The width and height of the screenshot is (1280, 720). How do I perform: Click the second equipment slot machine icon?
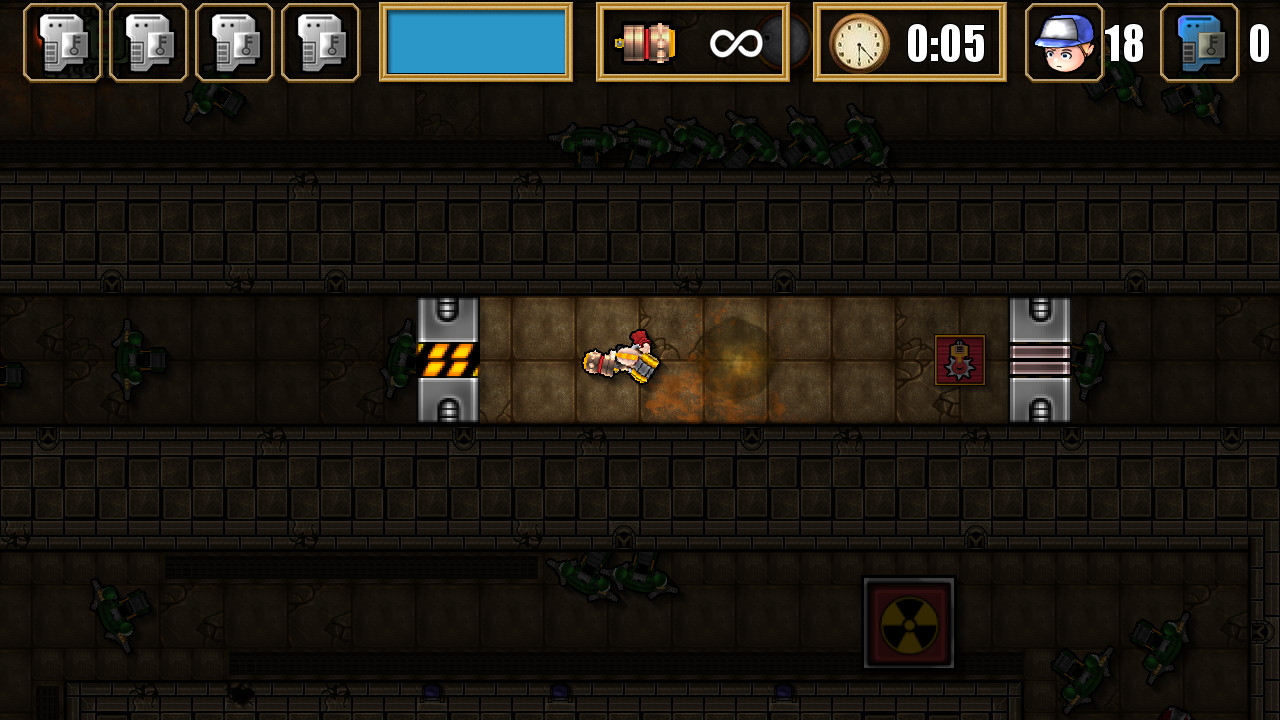click(x=148, y=43)
